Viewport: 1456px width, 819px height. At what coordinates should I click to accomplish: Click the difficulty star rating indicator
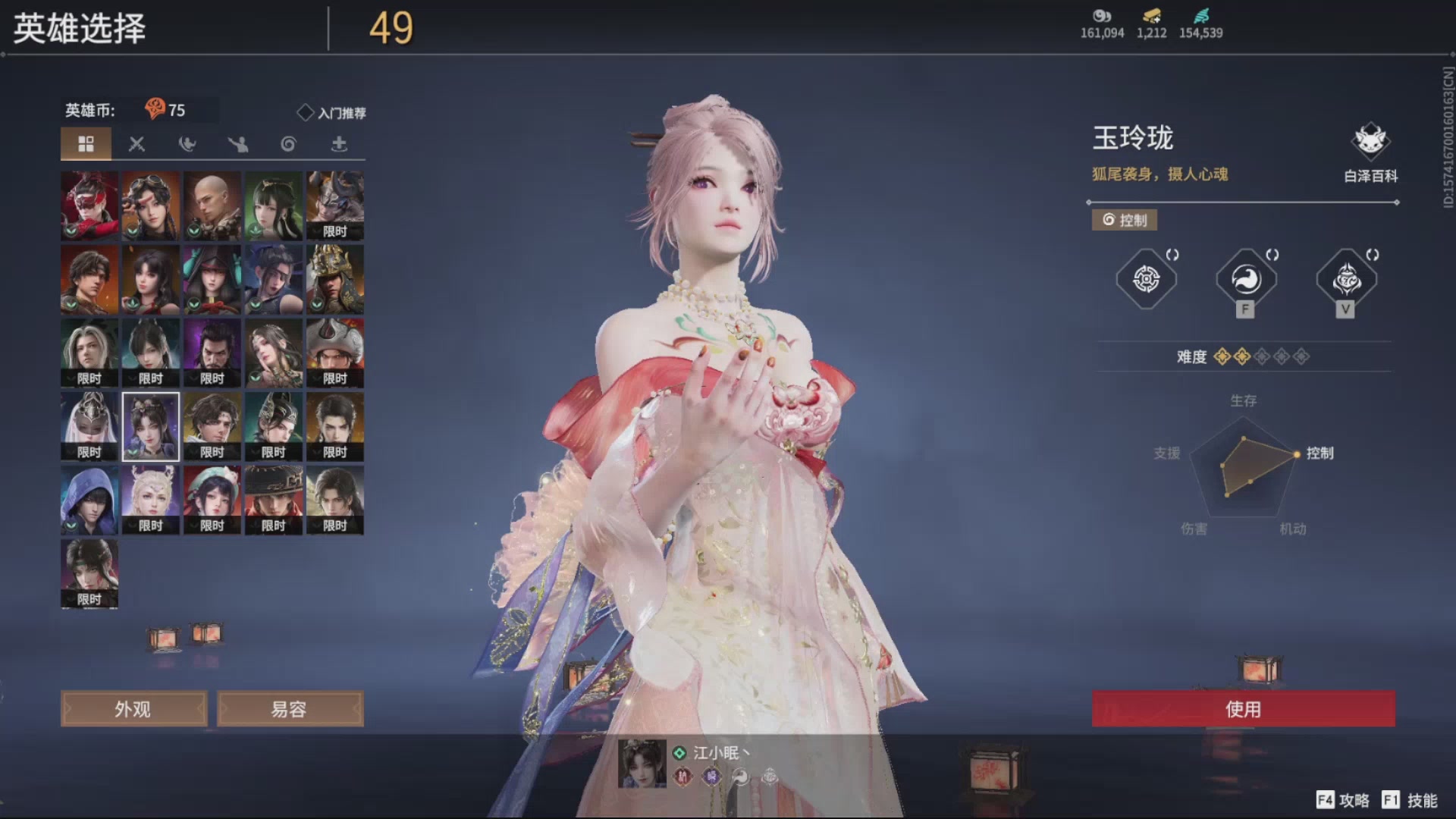(1262, 356)
